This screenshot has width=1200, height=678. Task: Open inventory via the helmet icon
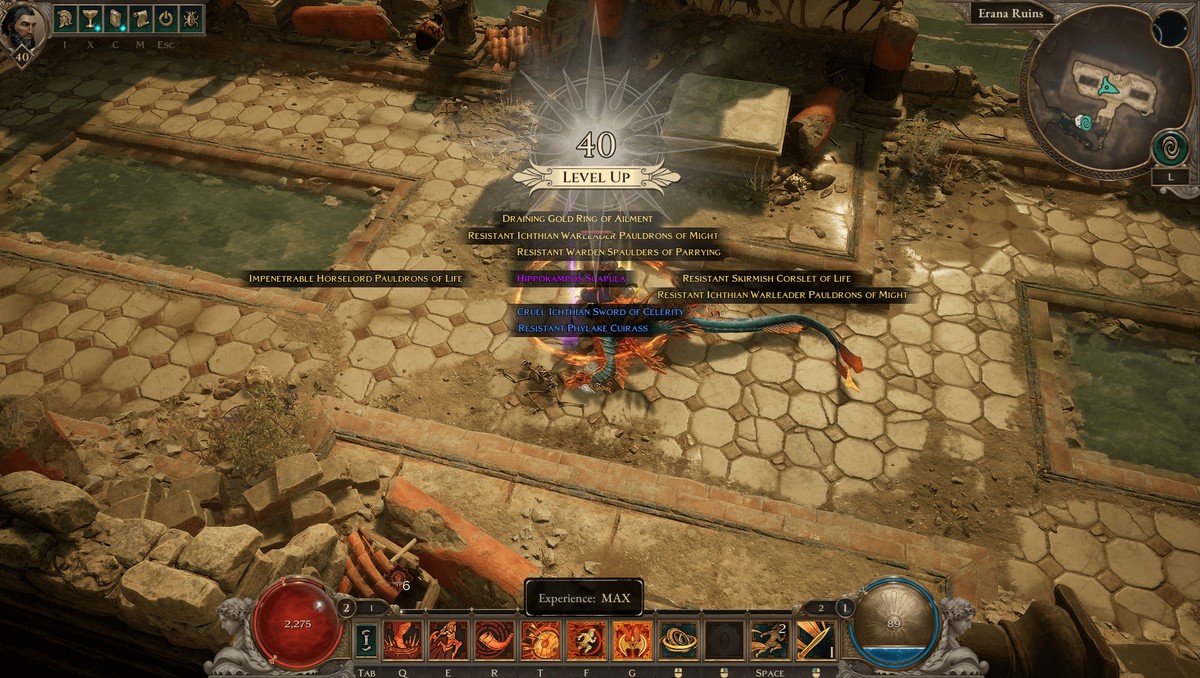click(65, 18)
